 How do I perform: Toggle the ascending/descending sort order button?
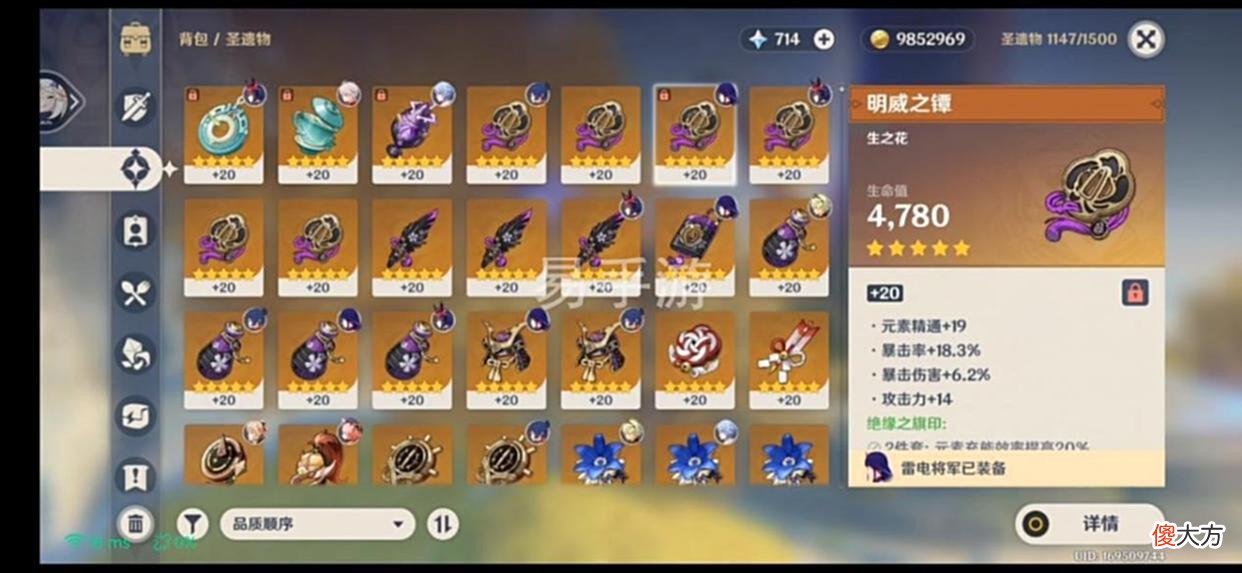tap(442, 523)
